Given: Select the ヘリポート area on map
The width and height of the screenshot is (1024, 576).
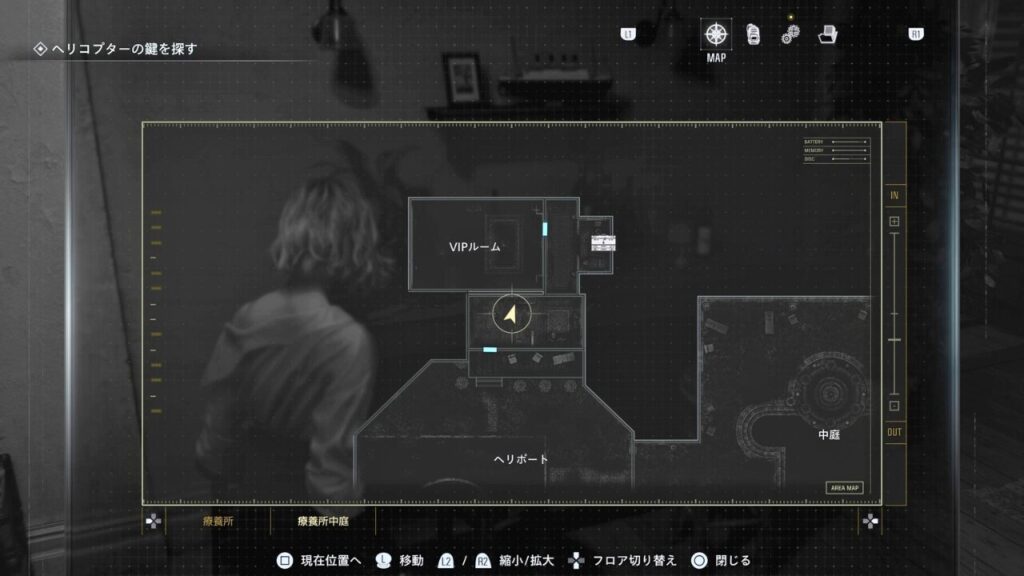Looking at the screenshot, I should pos(521,459).
